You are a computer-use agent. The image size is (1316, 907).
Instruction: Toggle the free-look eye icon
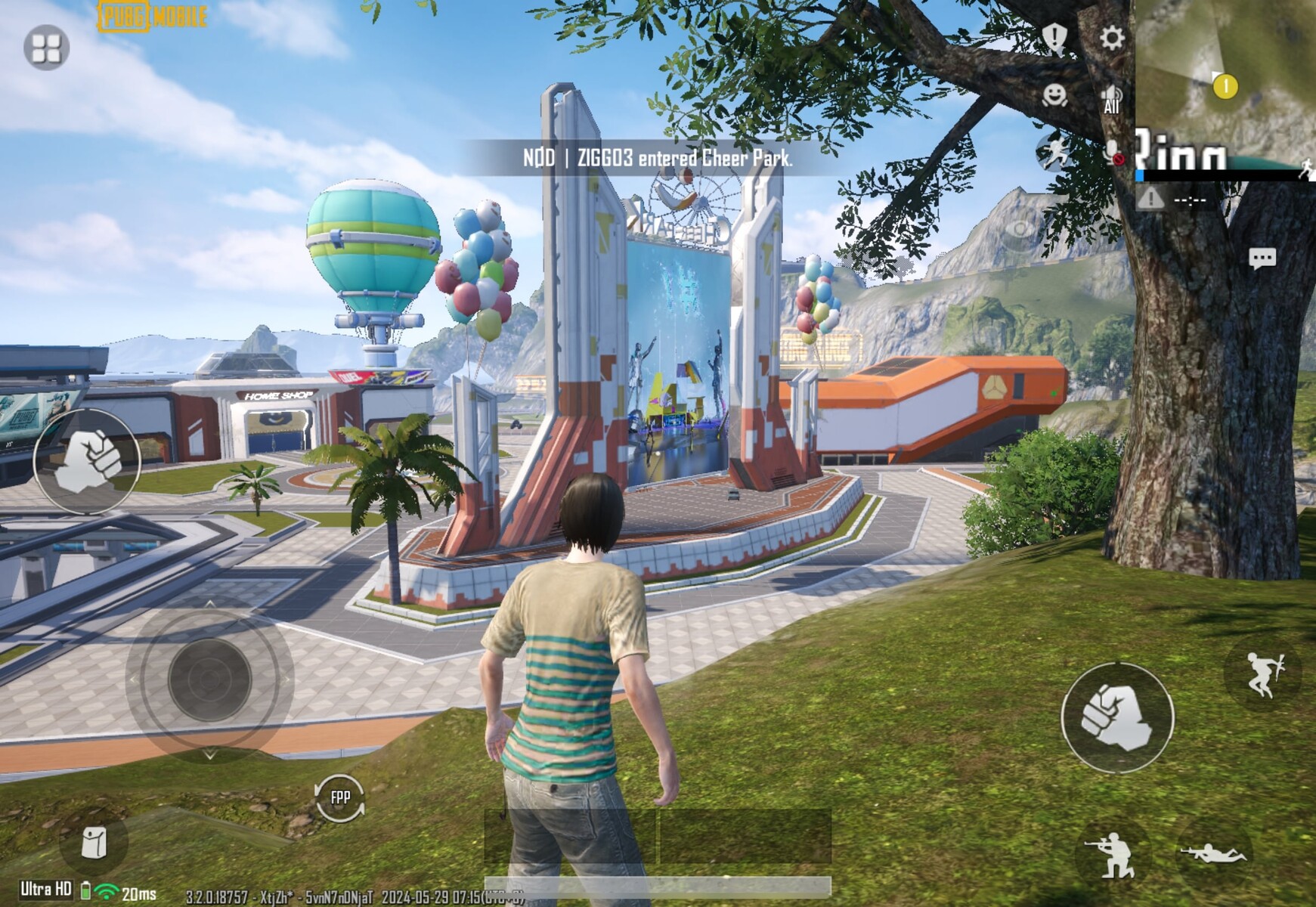pos(1020,229)
